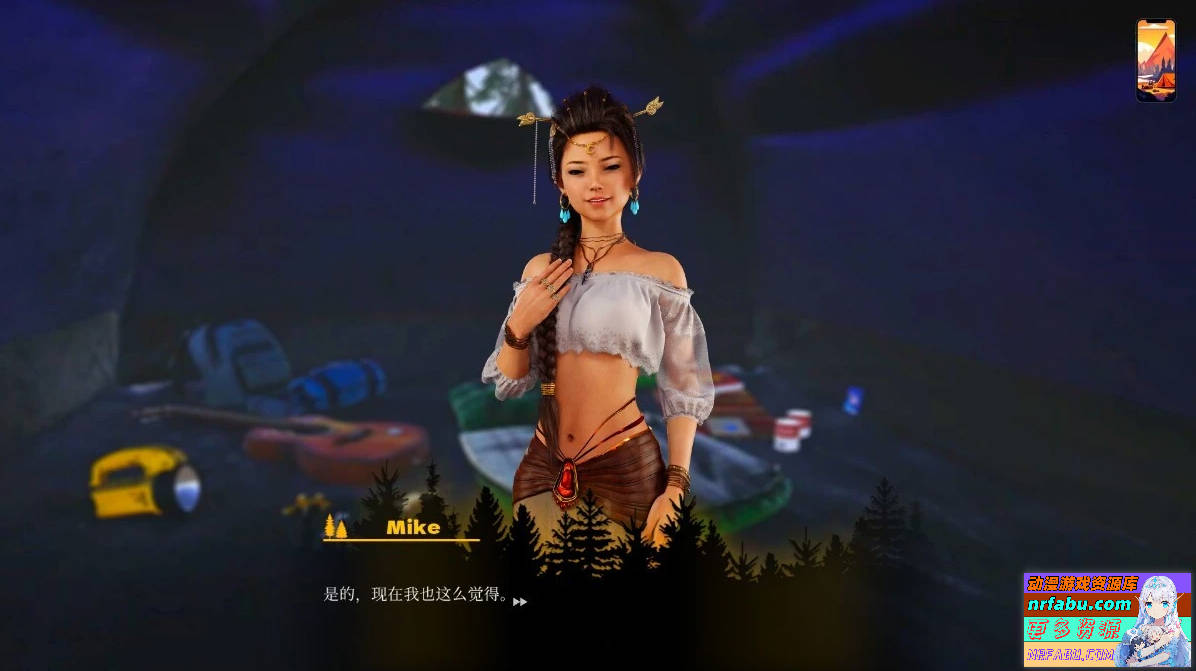Image resolution: width=1196 pixels, height=671 pixels.
Task: Advance dialogue with the double-arrow indicator
Action: pyautogui.click(x=520, y=601)
